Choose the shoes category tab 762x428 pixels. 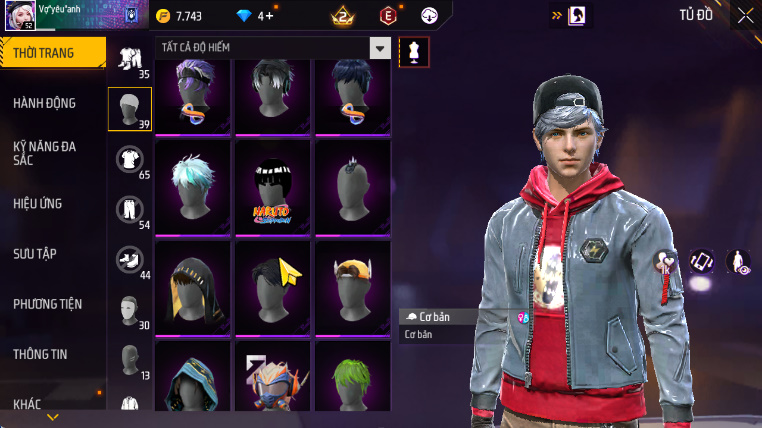[130, 260]
